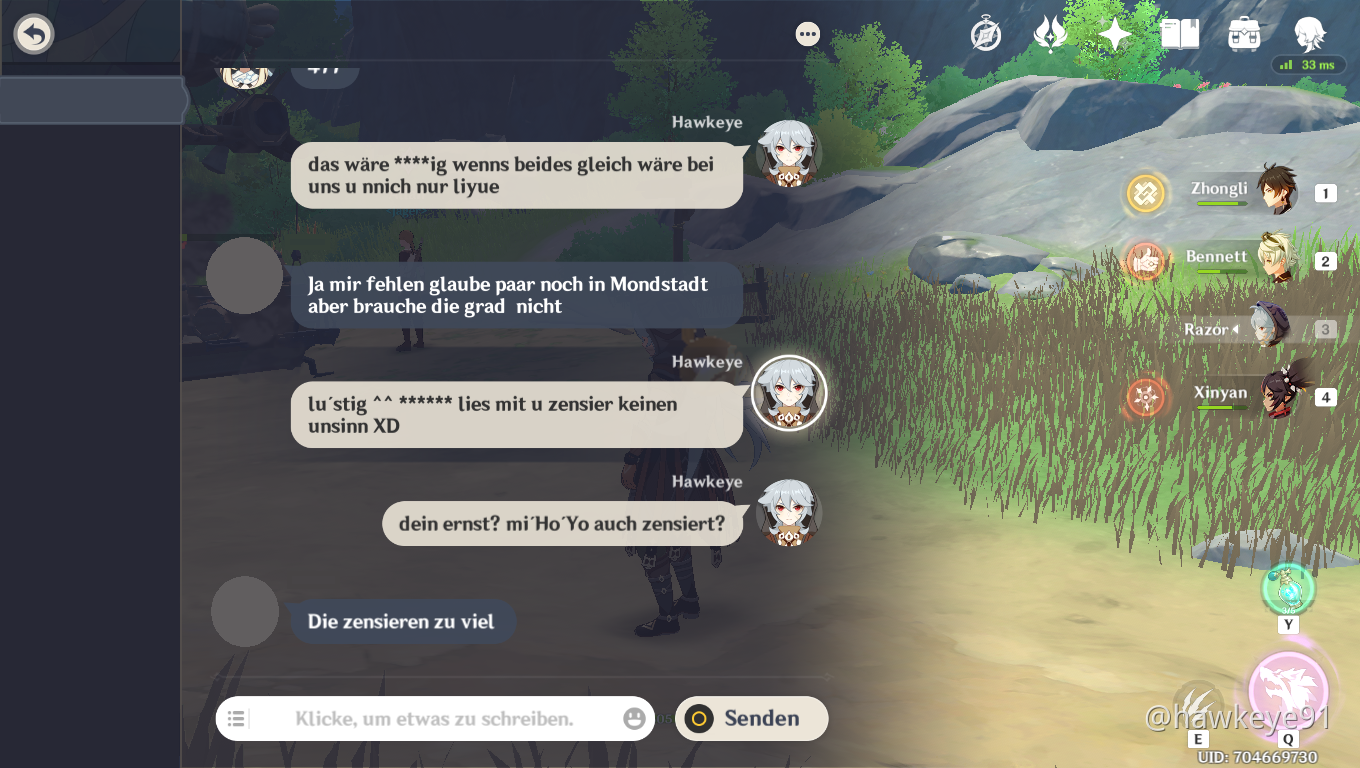
Task: Open the Battle Pass star icon
Action: (1114, 33)
